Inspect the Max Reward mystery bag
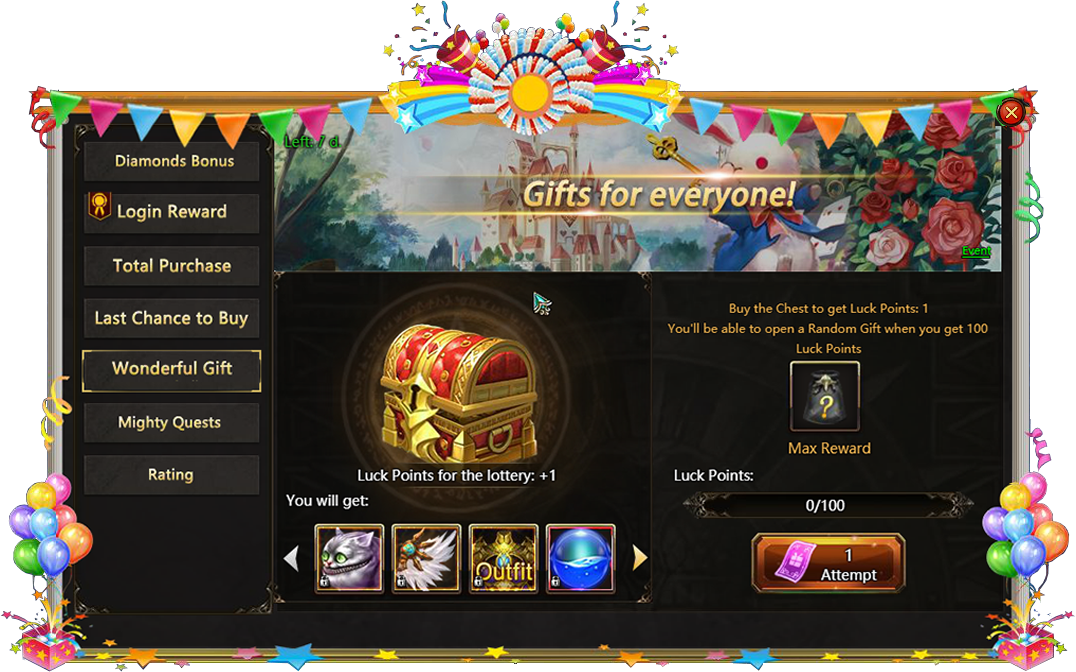 (x=824, y=397)
